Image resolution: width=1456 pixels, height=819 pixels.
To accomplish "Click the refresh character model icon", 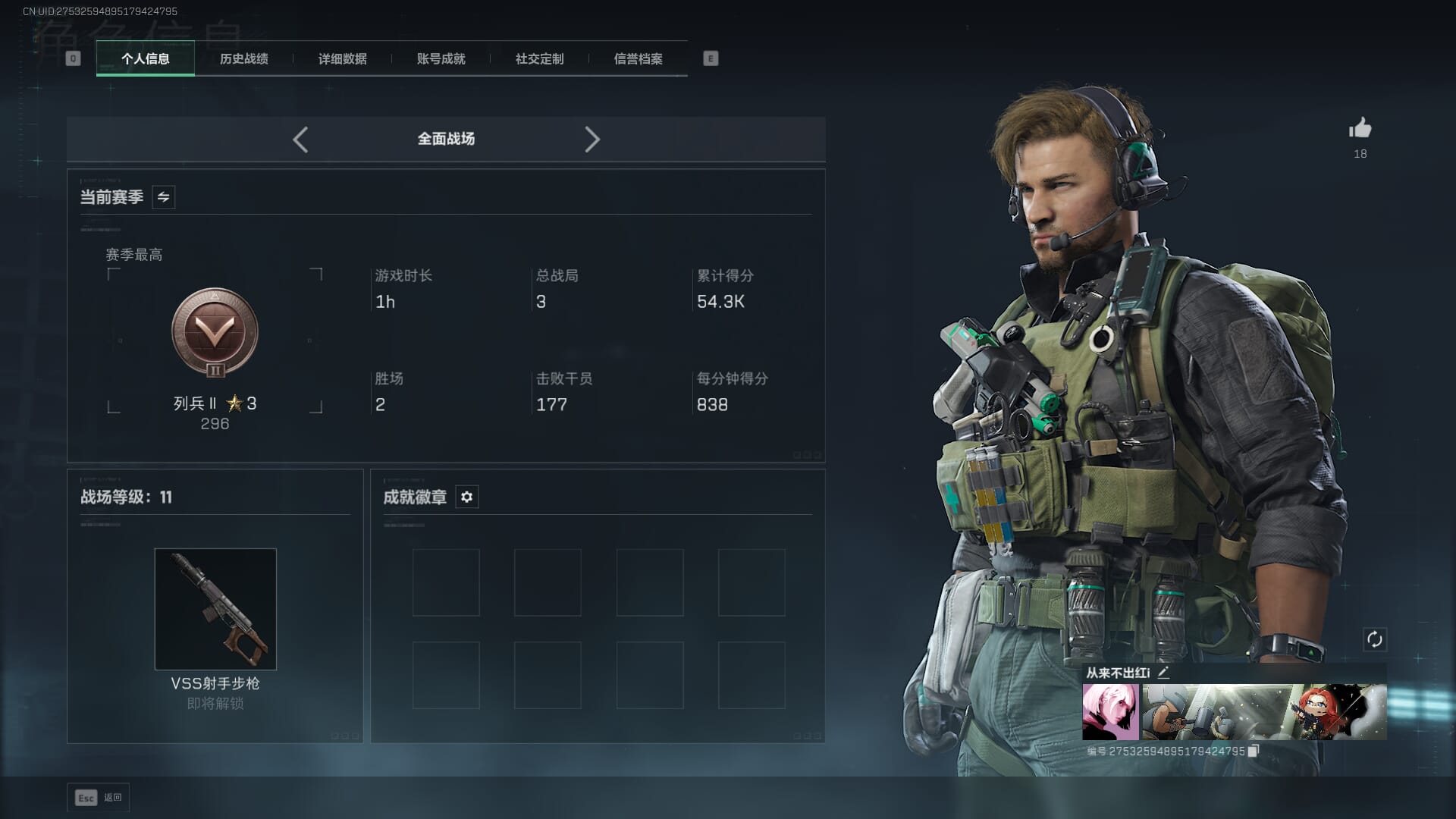I will (1374, 639).
